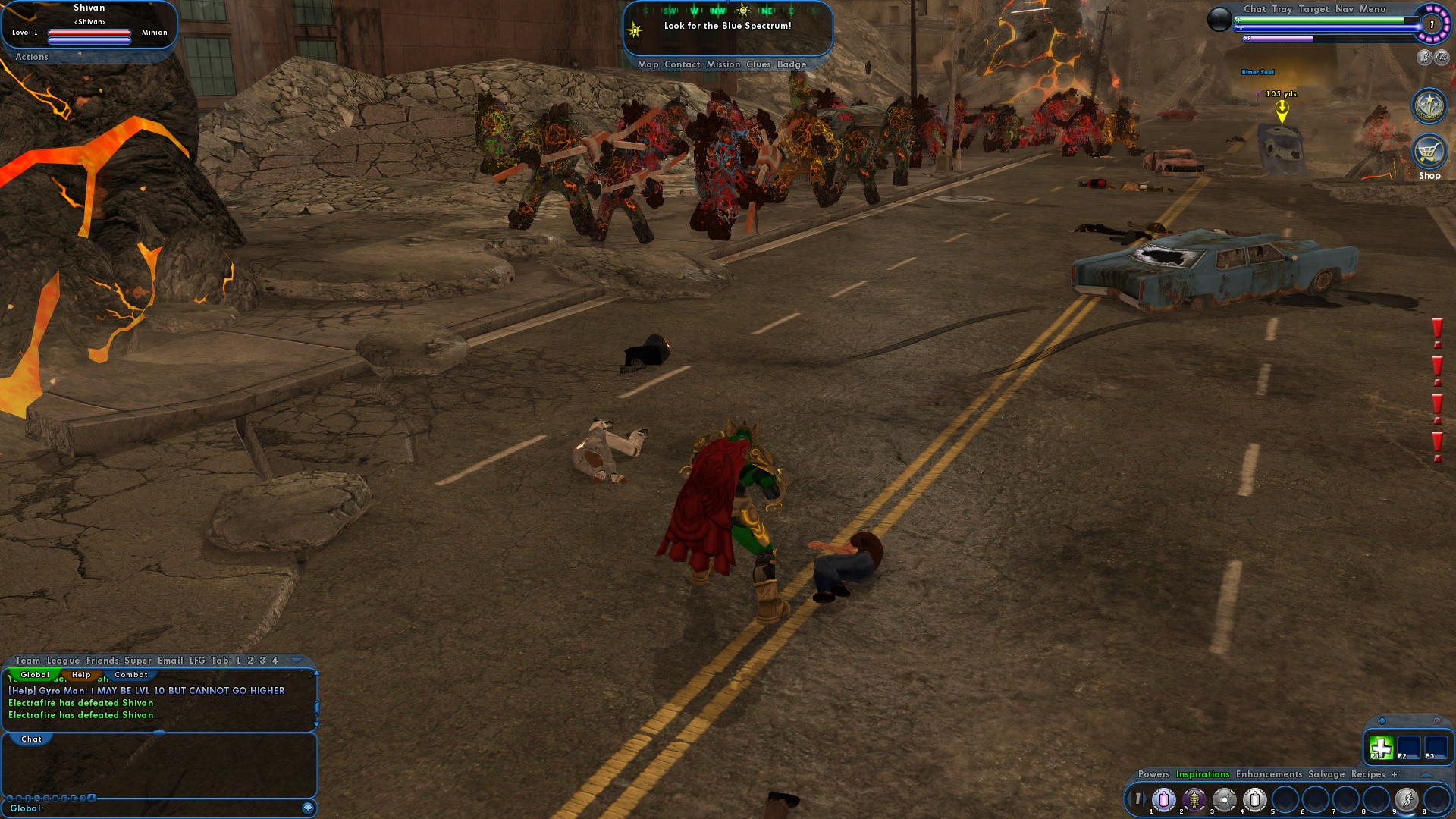Open the Menu in the top-right bar
Viewport: 1456px width, 819px height.
(1374, 9)
